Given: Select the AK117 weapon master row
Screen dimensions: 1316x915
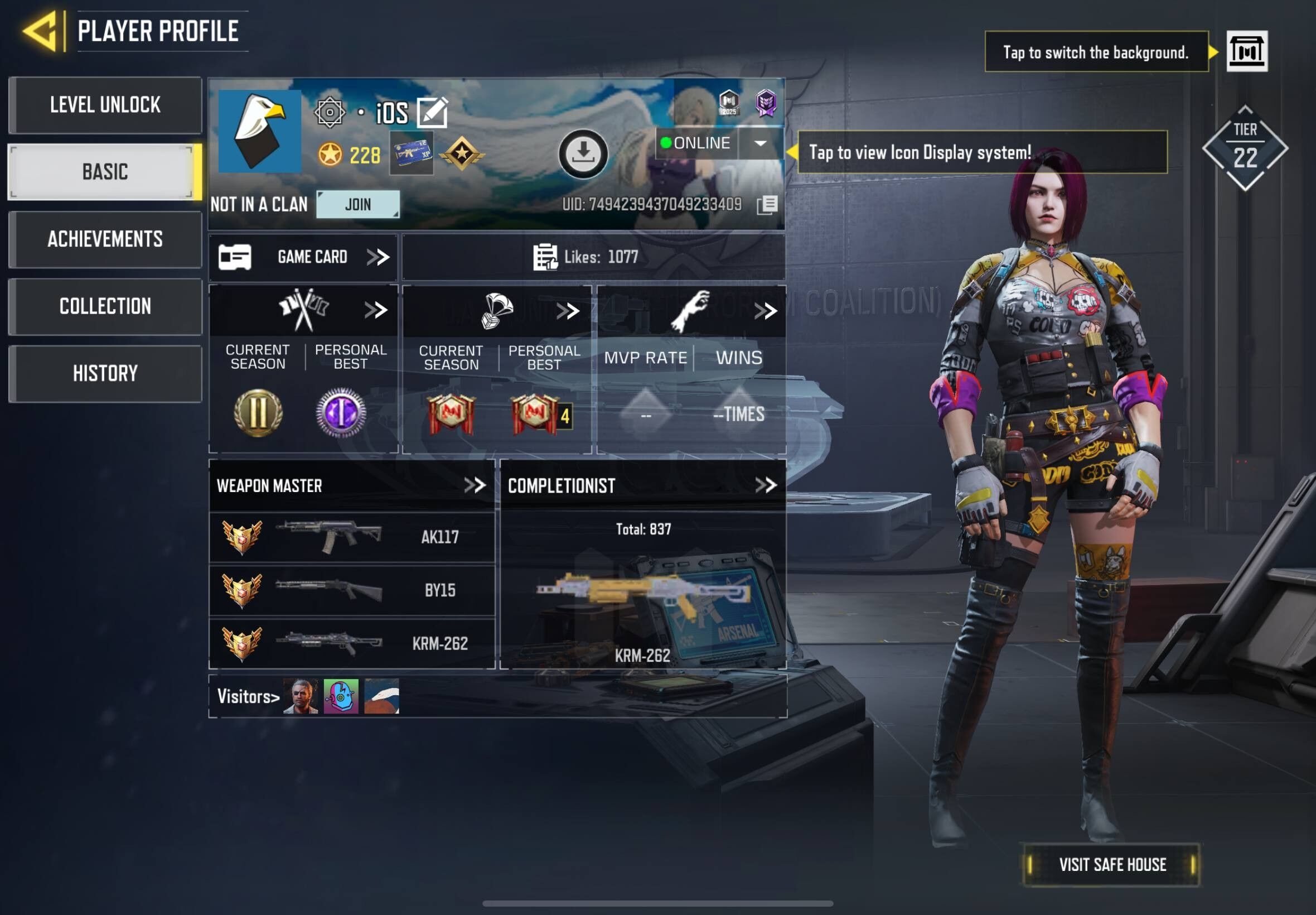Looking at the screenshot, I should pos(352,537).
